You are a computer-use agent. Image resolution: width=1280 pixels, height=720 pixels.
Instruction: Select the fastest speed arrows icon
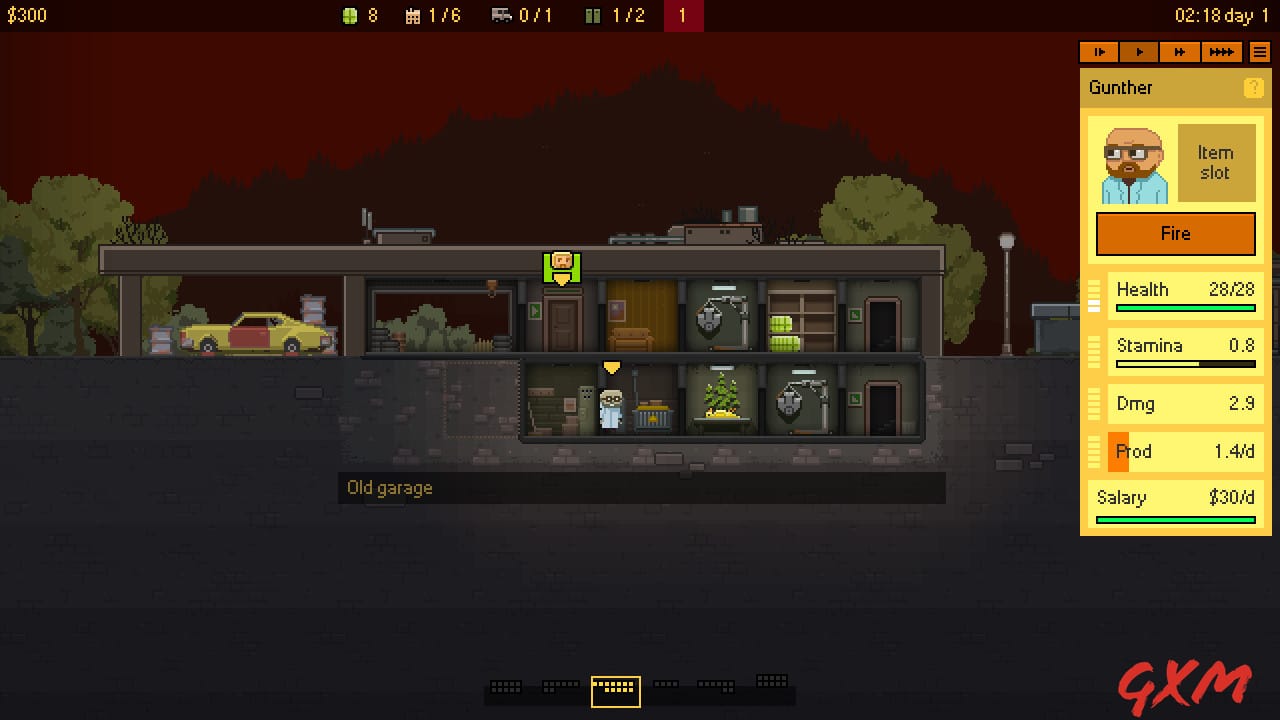tap(1222, 52)
